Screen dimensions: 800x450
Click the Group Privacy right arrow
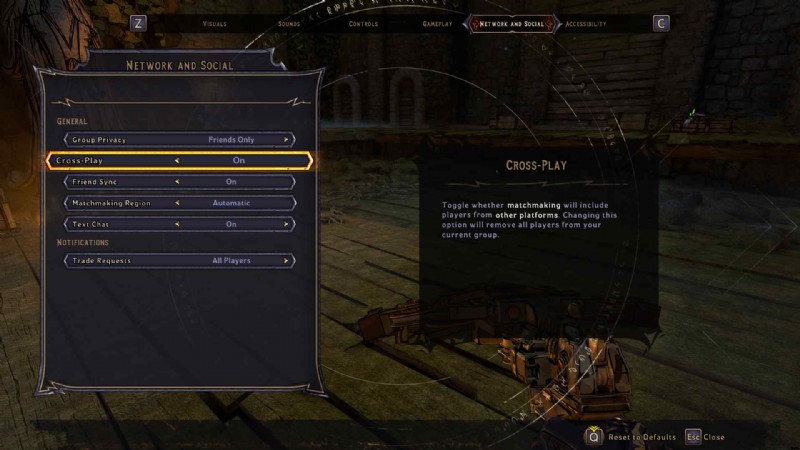(286, 140)
